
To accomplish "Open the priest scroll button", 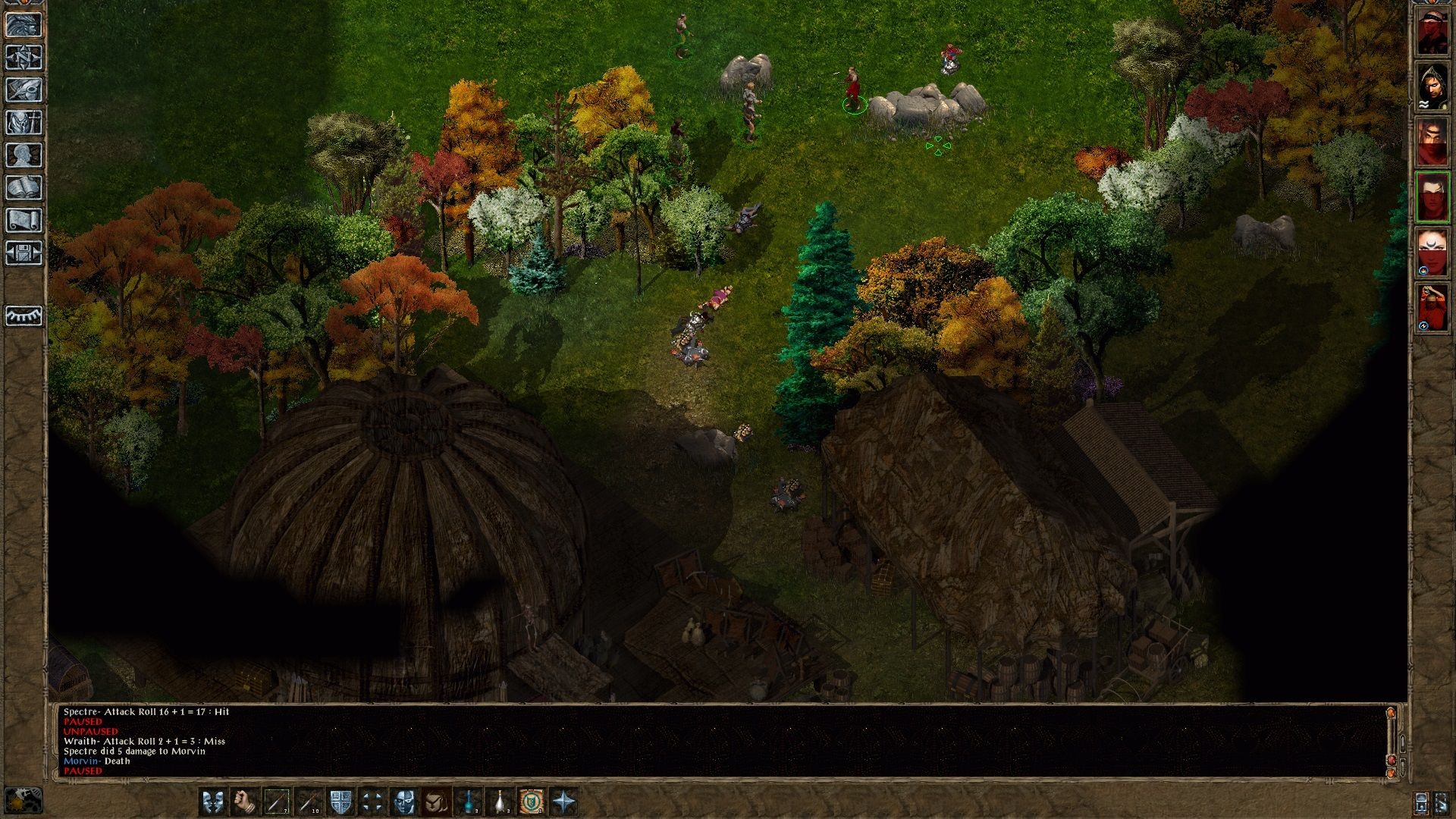I will (x=24, y=221).
